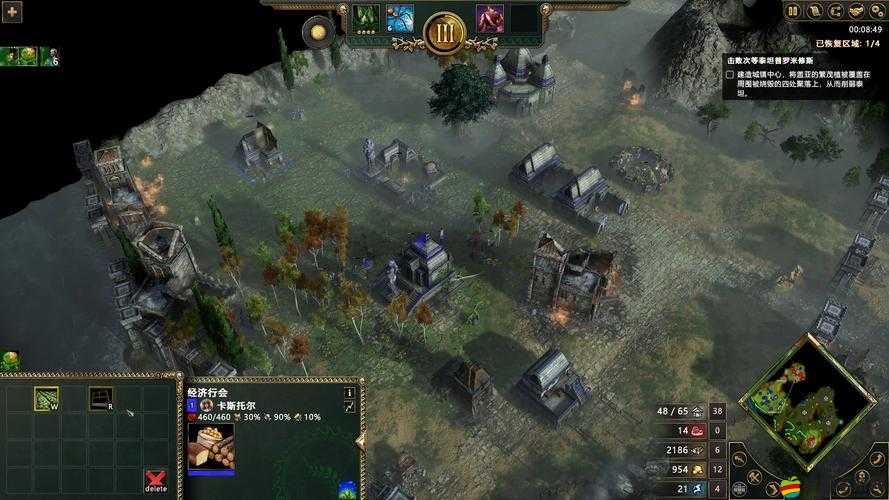Delete the building with the red X
The height and width of the screenshot is (500, 889).
[155, 480]
